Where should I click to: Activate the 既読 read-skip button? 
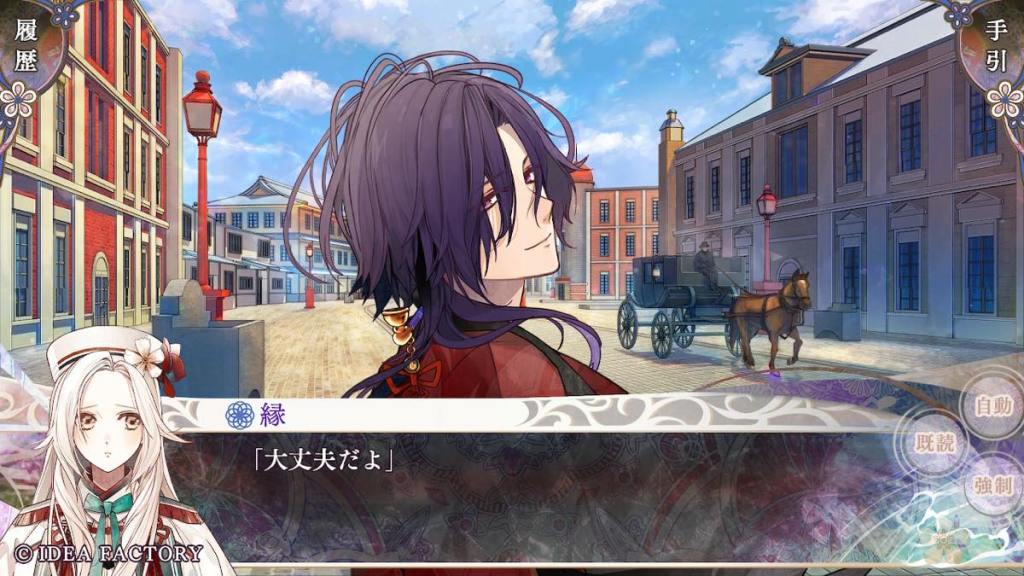(x=938, y=444)
